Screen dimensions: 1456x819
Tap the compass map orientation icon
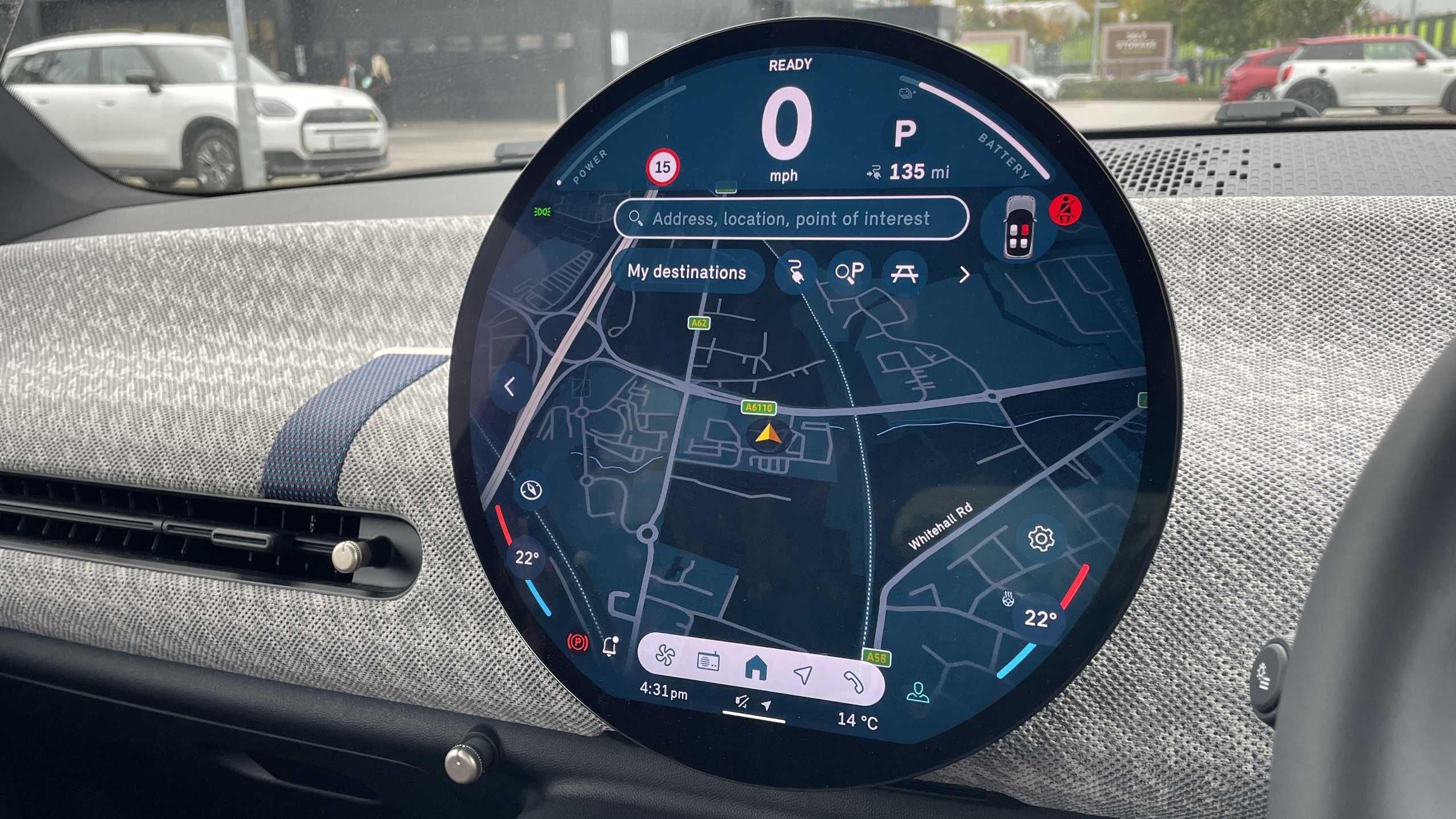(531, 490)
